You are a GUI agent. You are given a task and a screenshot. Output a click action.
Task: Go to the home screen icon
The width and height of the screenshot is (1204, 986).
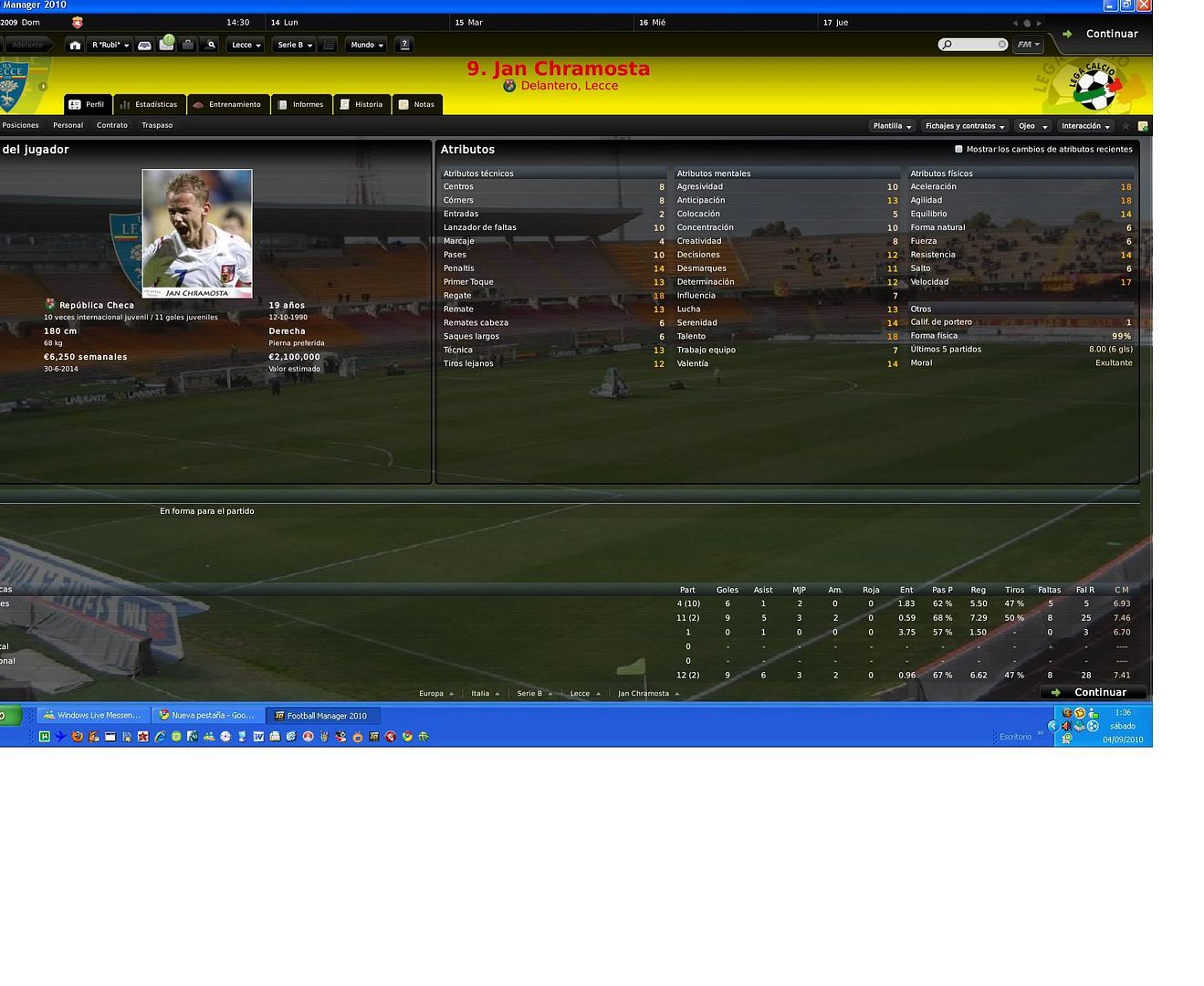75,45
